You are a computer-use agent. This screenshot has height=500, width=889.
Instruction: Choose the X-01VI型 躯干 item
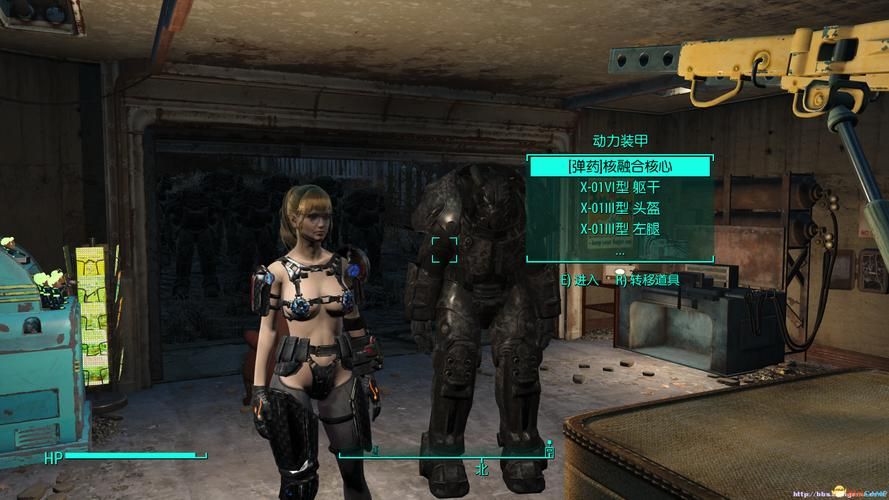click(x=620, y=187)
